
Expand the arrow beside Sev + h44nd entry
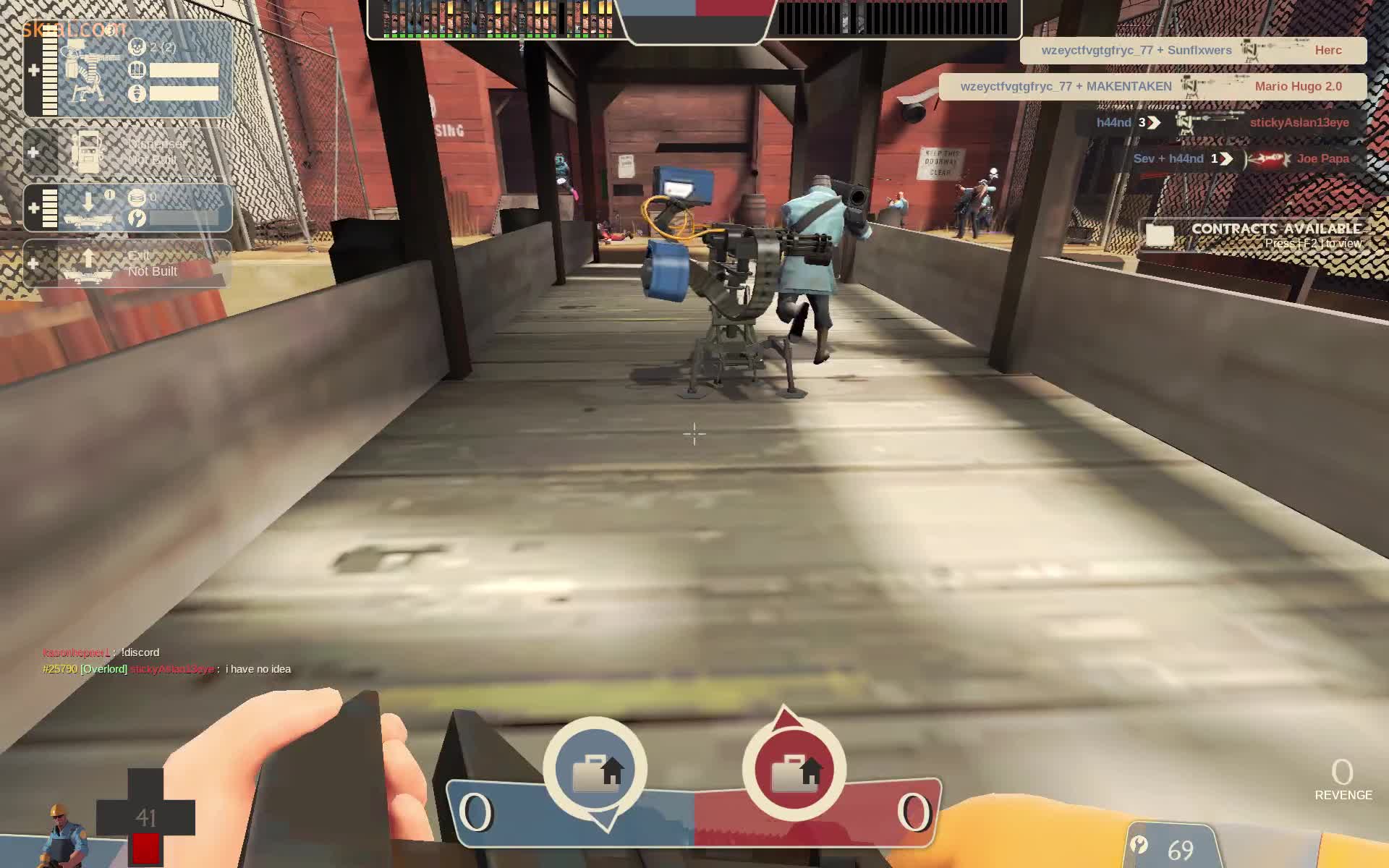click(x=1226, y=158)
